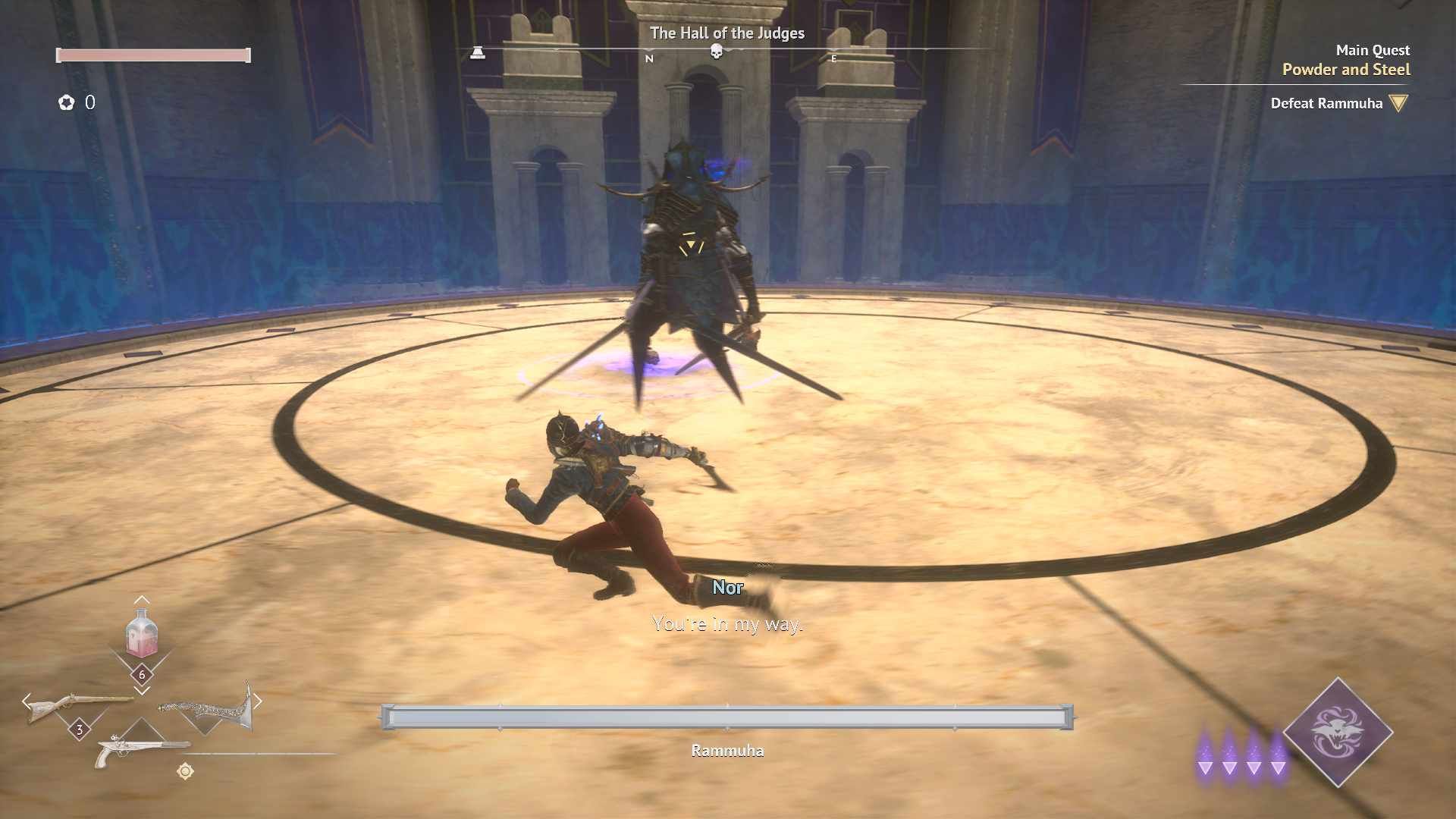Click the small compass medallion near the pistol
This screenshot has width=1456, height=819.
pos(185,770)
